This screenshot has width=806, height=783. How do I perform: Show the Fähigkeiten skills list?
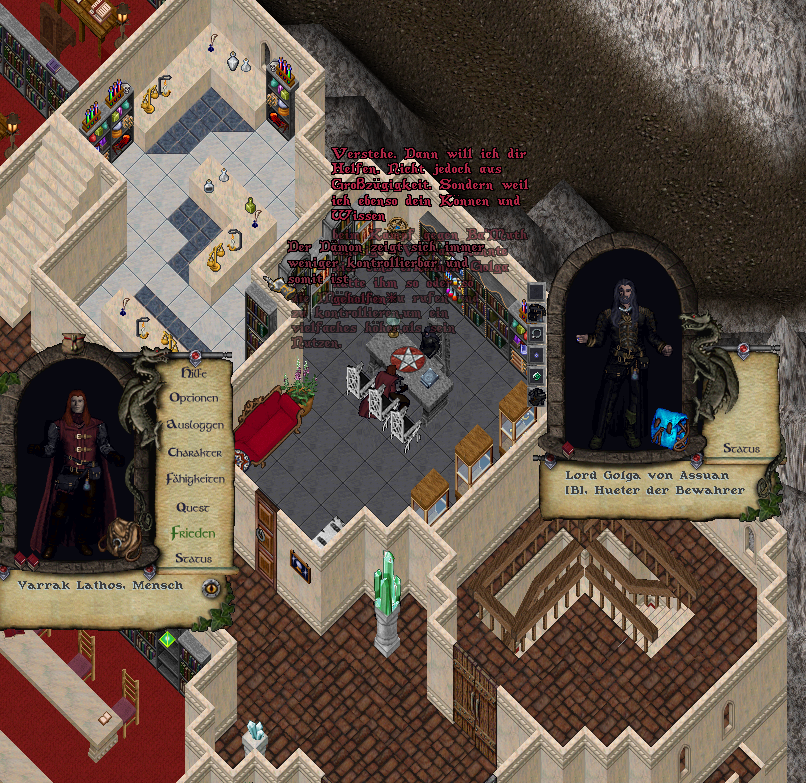click(x=194, y=479)
